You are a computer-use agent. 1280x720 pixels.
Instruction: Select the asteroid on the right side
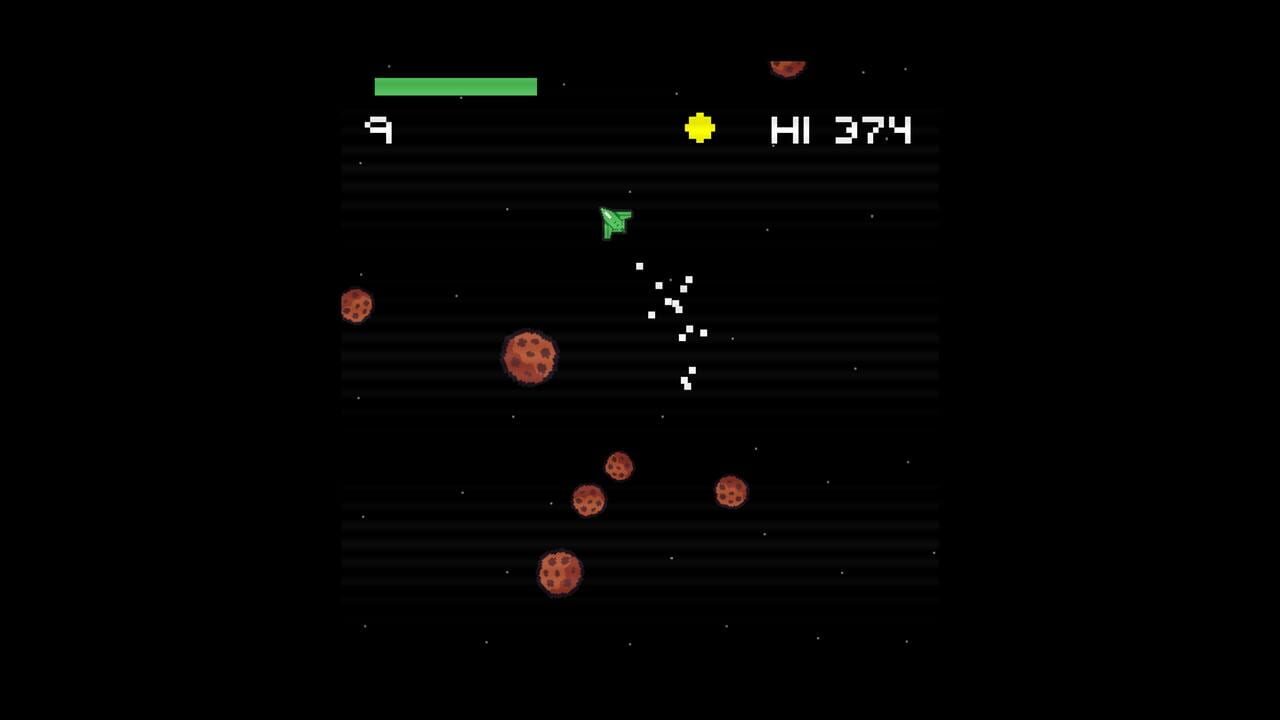(x=730, y=490)
